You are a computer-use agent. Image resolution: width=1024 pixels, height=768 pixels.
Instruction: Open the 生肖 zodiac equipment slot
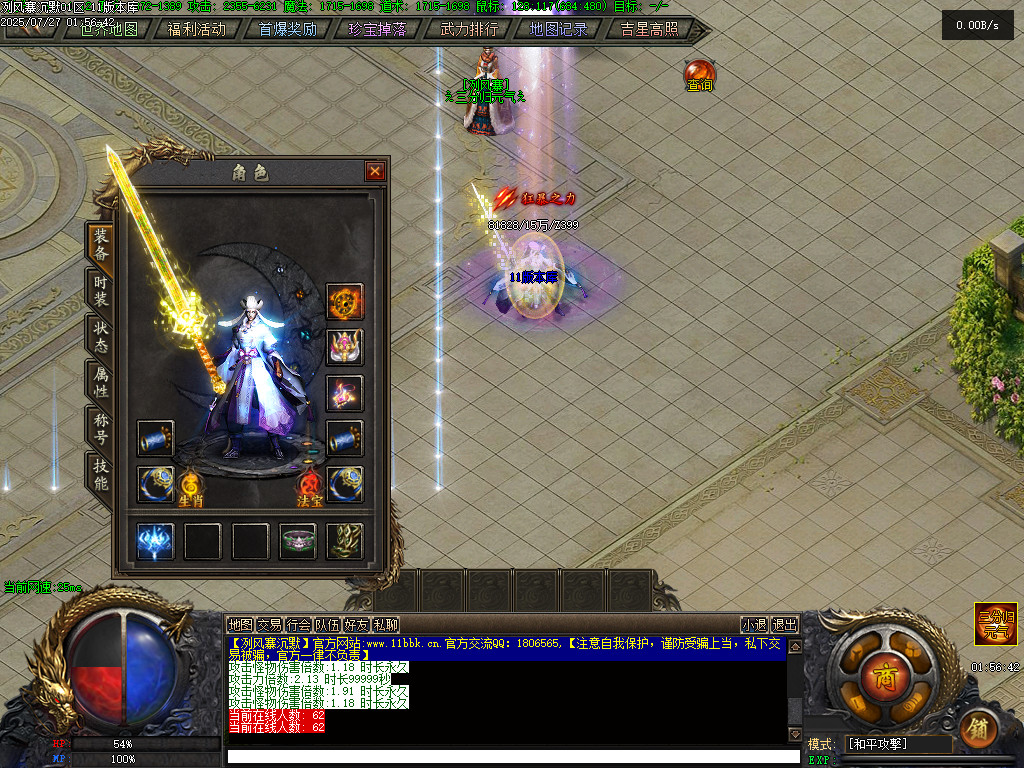point(191,489)
